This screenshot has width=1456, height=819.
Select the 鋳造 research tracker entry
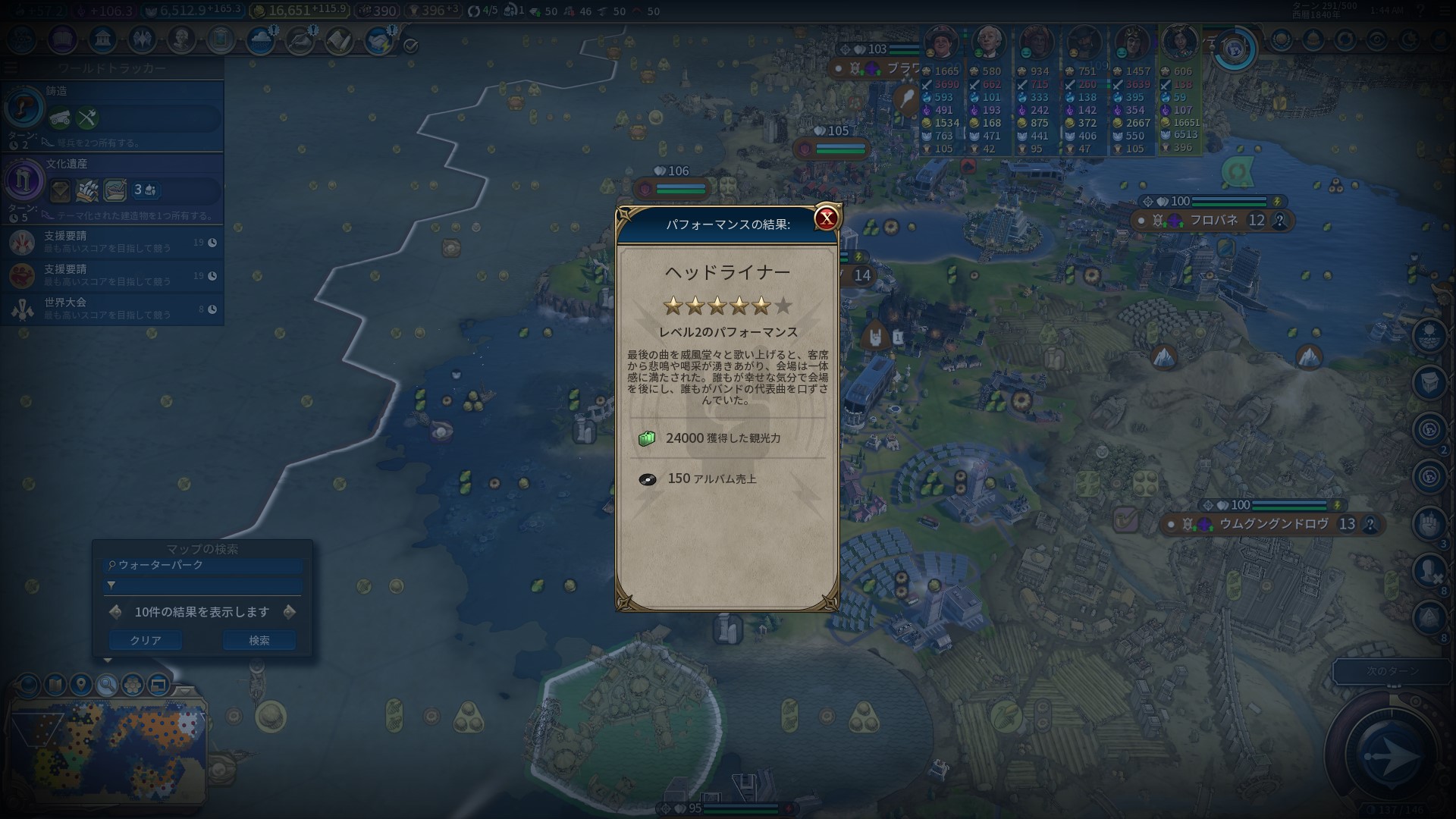(x=112, y=114)
